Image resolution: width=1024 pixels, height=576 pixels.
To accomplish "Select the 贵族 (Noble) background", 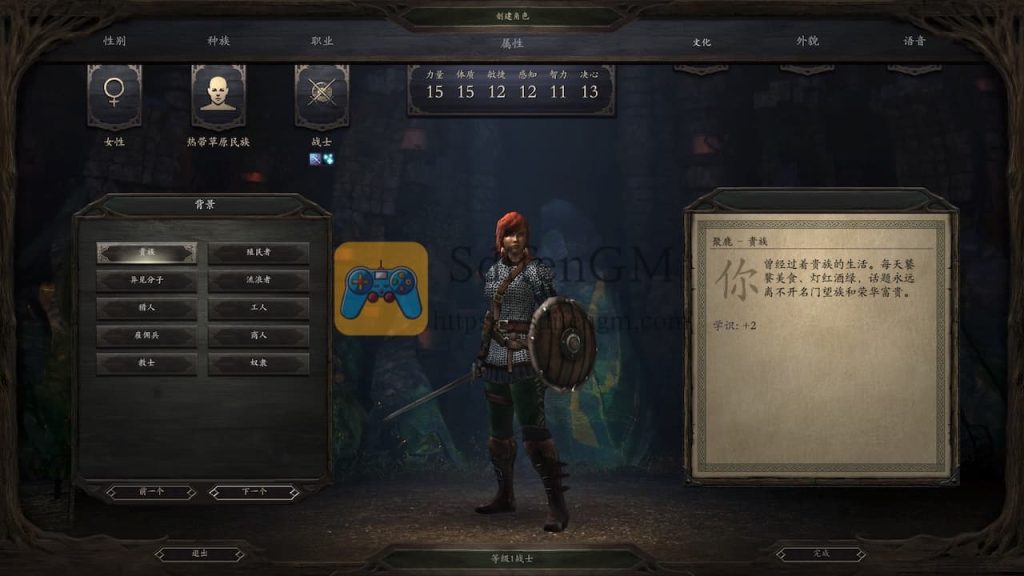I will (147, 253).
